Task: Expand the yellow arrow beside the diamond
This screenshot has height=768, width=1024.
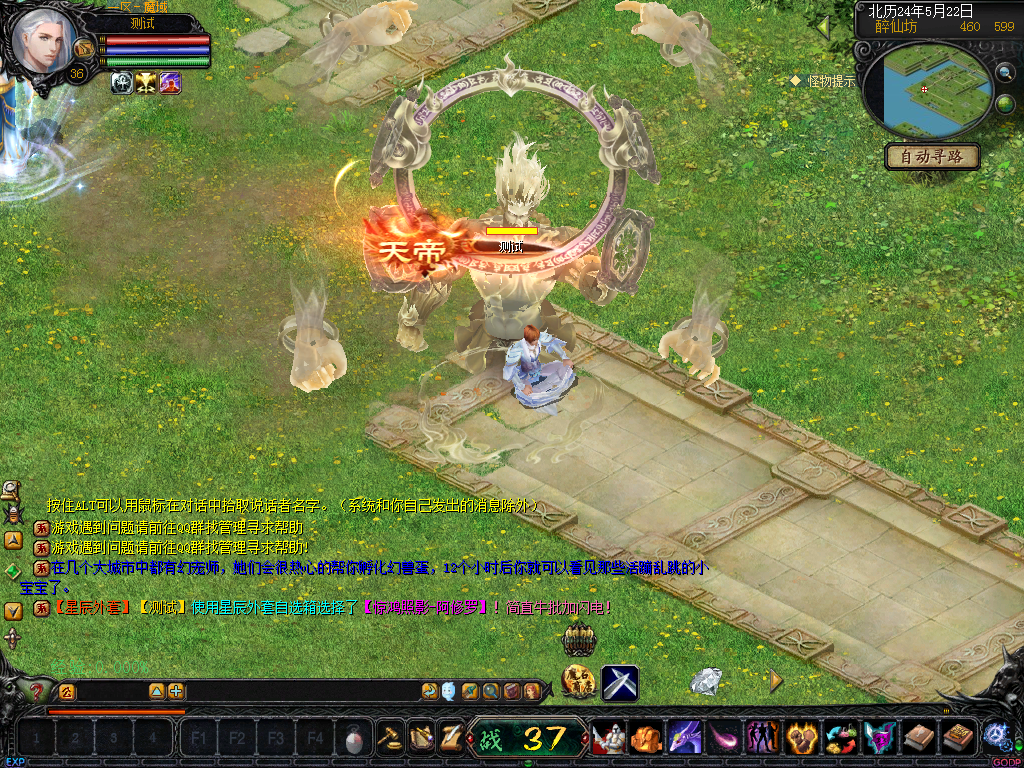Action: click(x=776, y=681)
